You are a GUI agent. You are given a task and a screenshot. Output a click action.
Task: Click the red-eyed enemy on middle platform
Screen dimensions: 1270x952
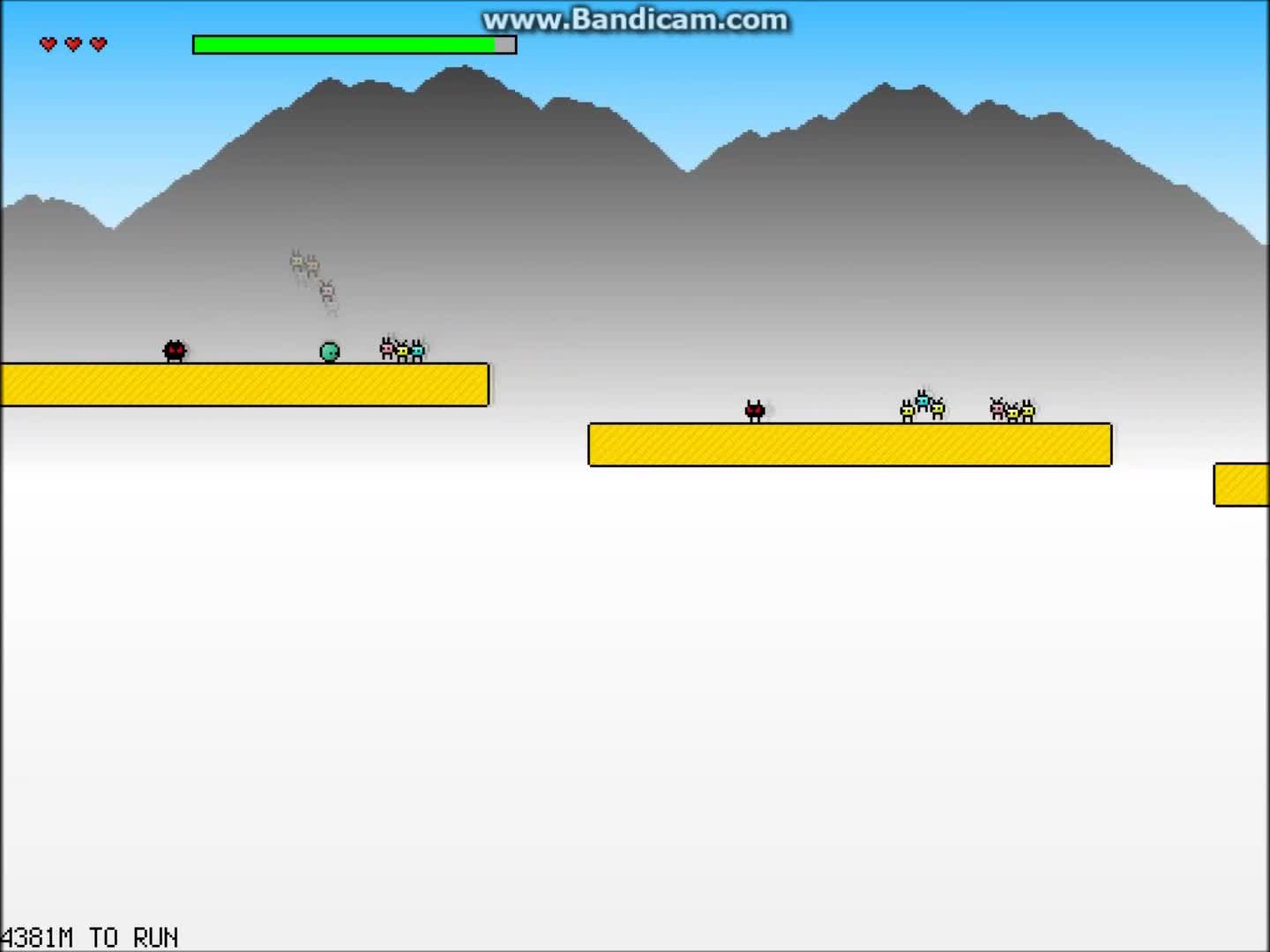pyautogui.click(x=755, y=410)
